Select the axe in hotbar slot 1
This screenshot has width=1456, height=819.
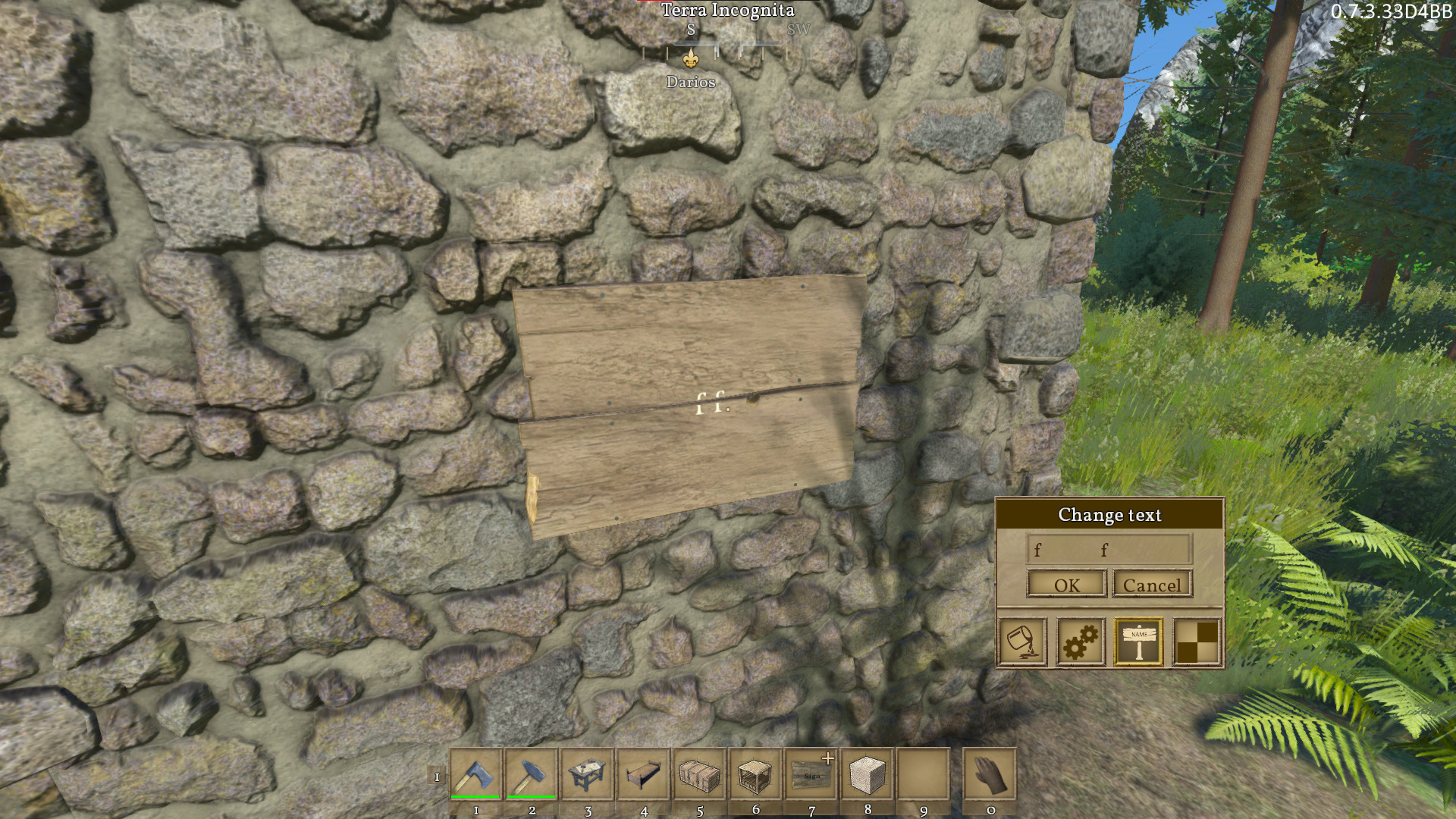(476, 775)
